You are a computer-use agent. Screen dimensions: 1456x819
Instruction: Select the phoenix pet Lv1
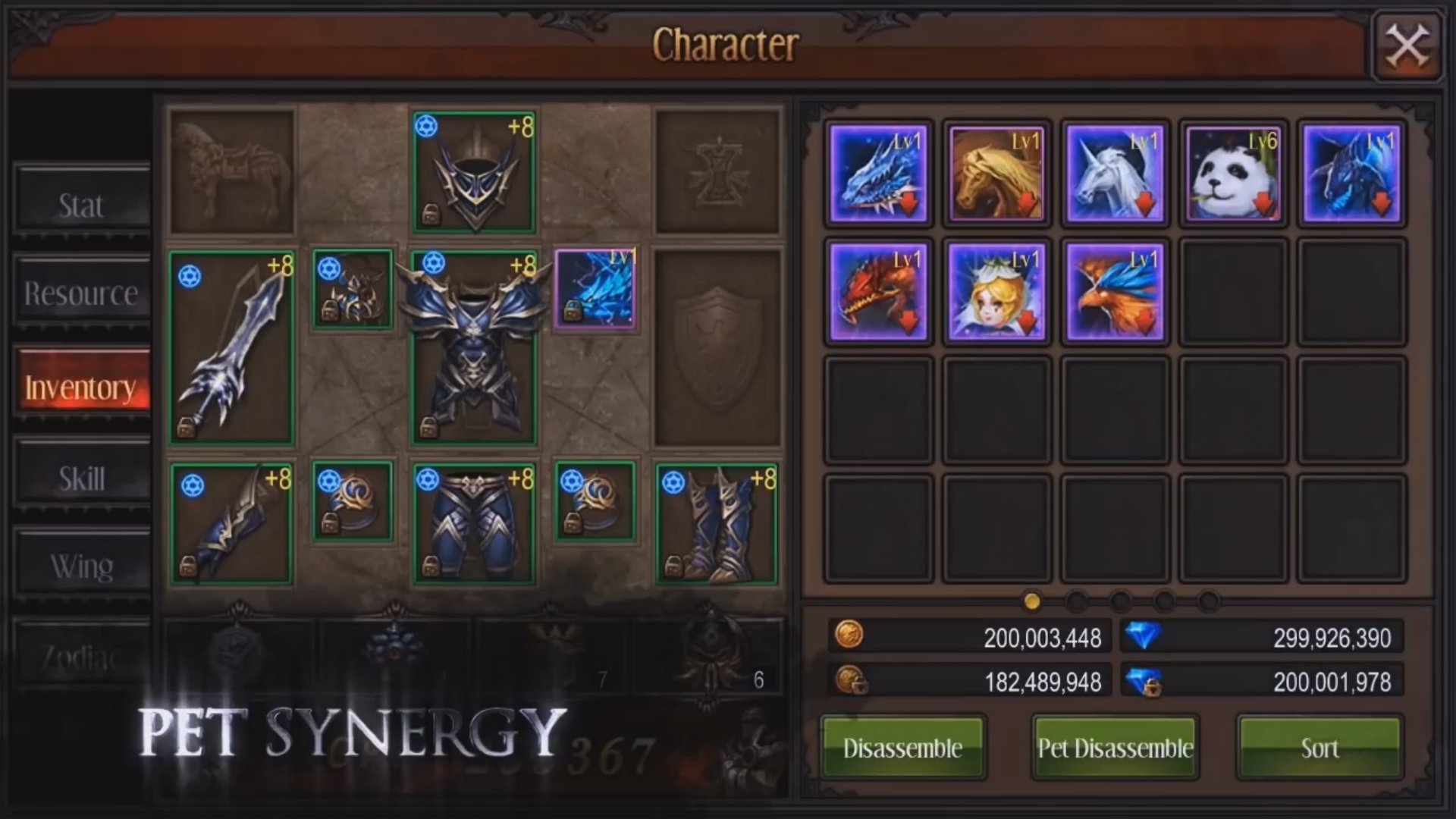[1114, 292]
